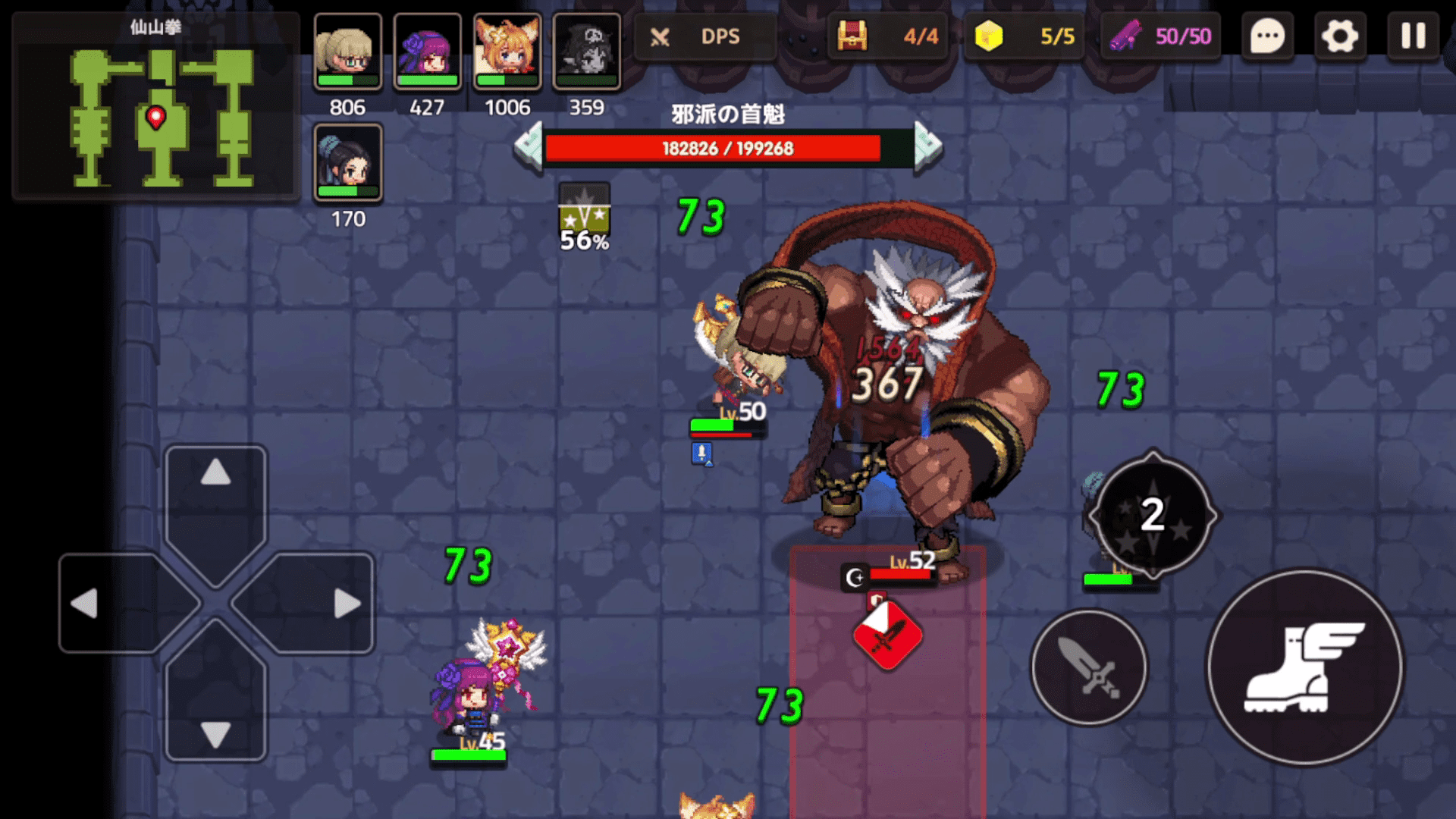The image size is (1456, 819).
Task: Tap the down arrow on the d-pad
Action: coord(216,733)
